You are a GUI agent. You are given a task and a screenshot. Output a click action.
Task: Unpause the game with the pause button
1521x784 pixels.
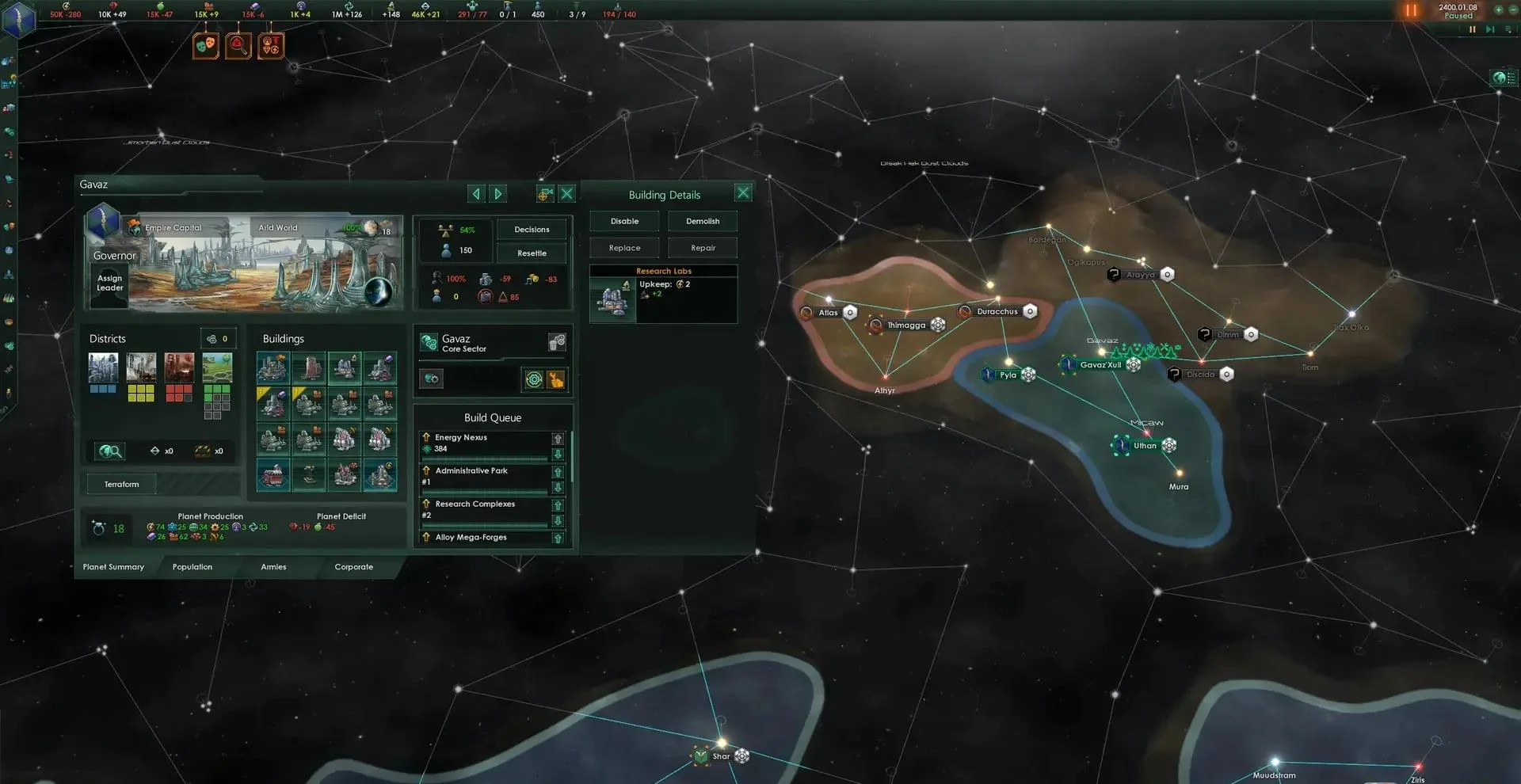click(1411, 11)
